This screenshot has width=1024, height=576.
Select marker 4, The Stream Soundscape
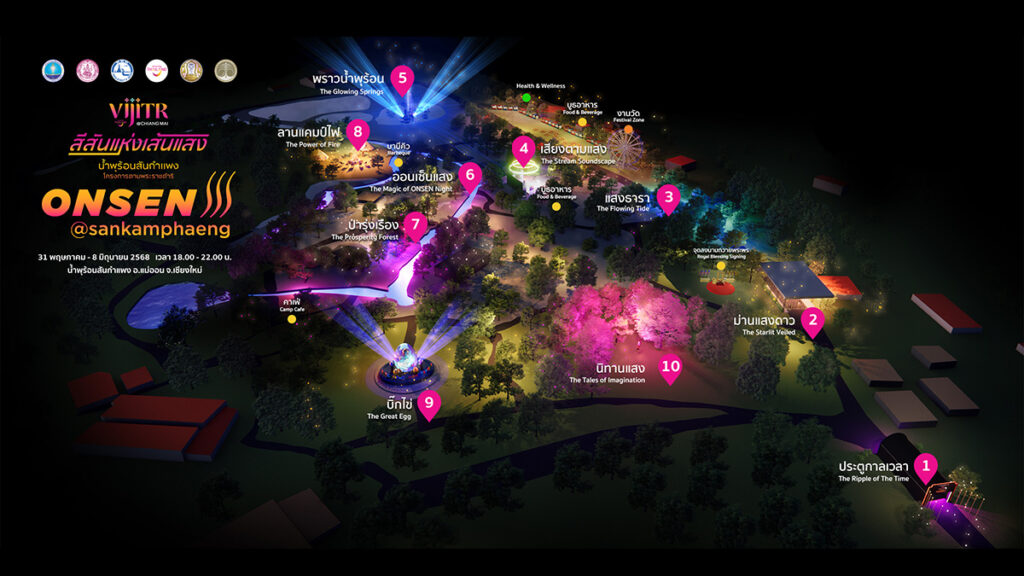pyautogui.click(x=522, y=149)
